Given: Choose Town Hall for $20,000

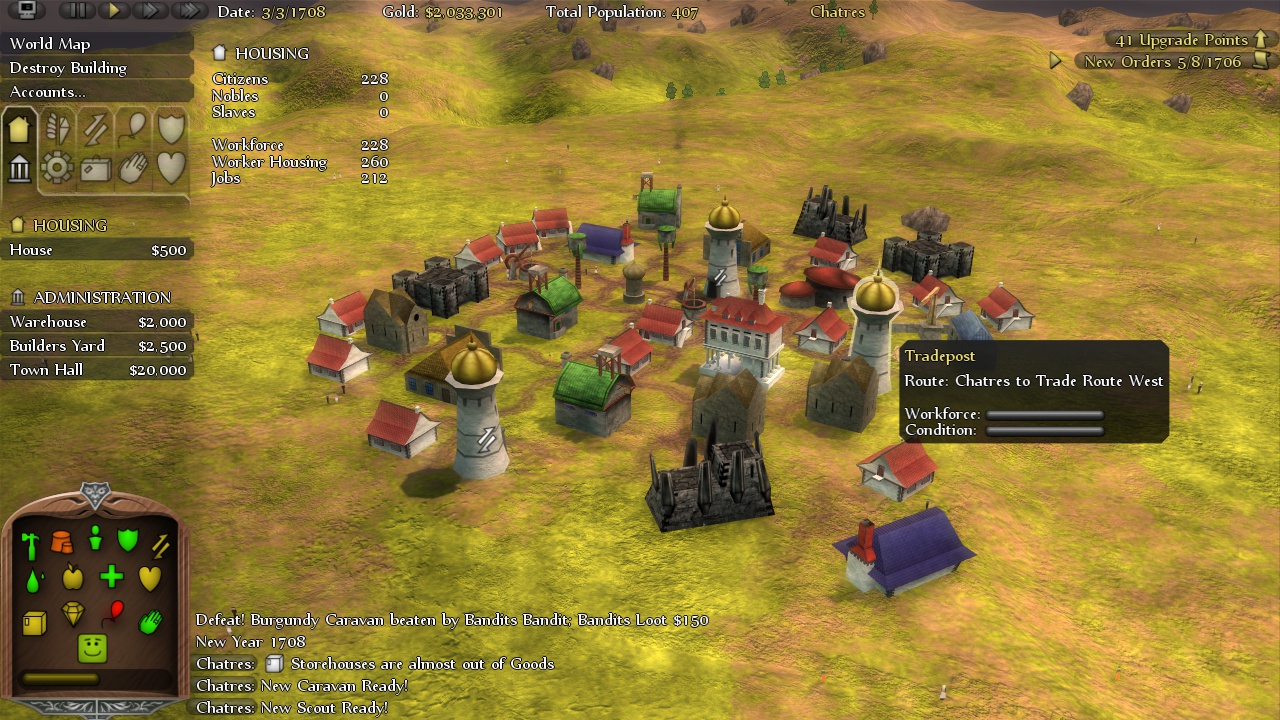Looking at the screenshot, I should click(x=97, y=370).
